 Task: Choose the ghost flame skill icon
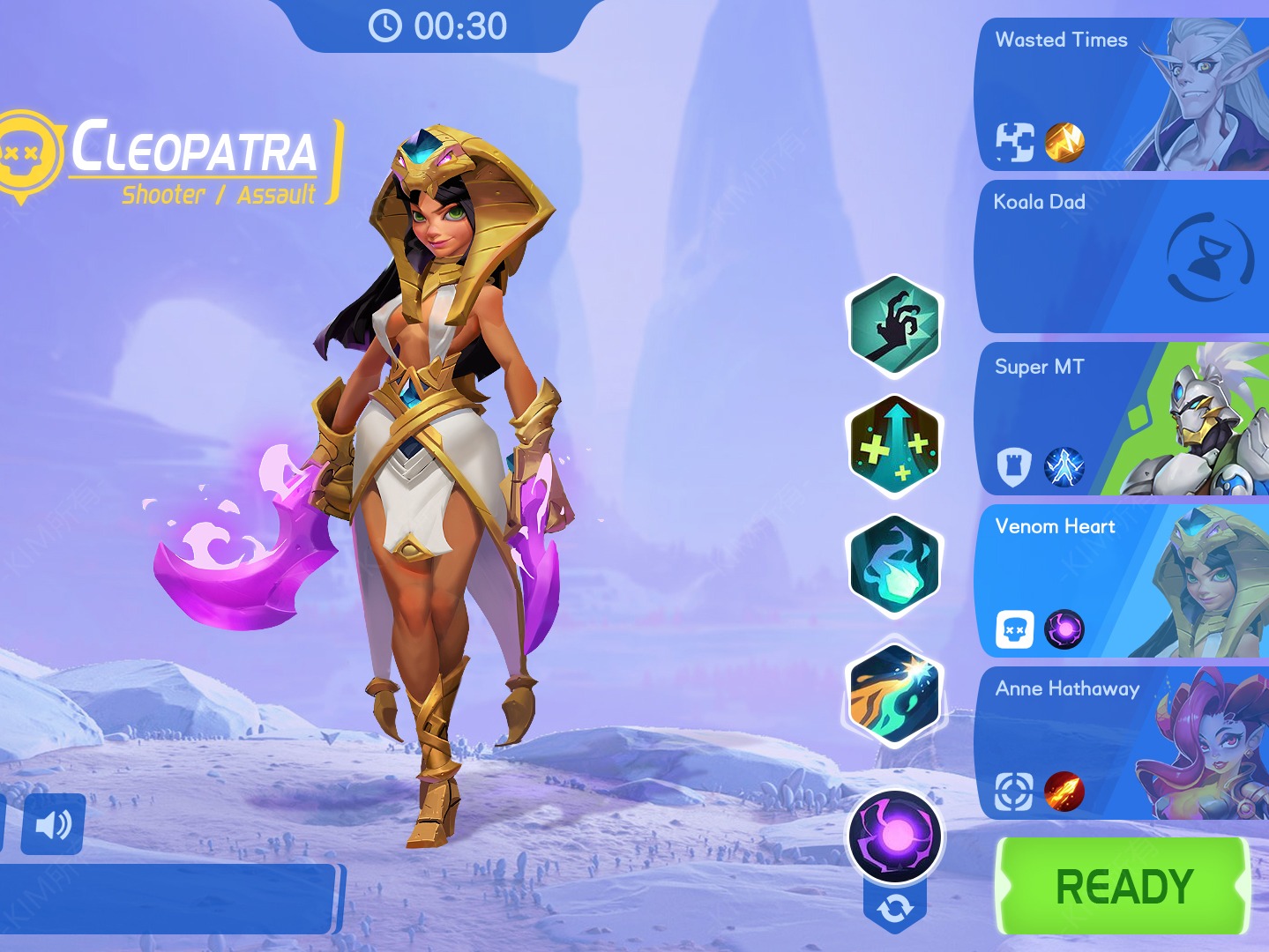(893, 563)
